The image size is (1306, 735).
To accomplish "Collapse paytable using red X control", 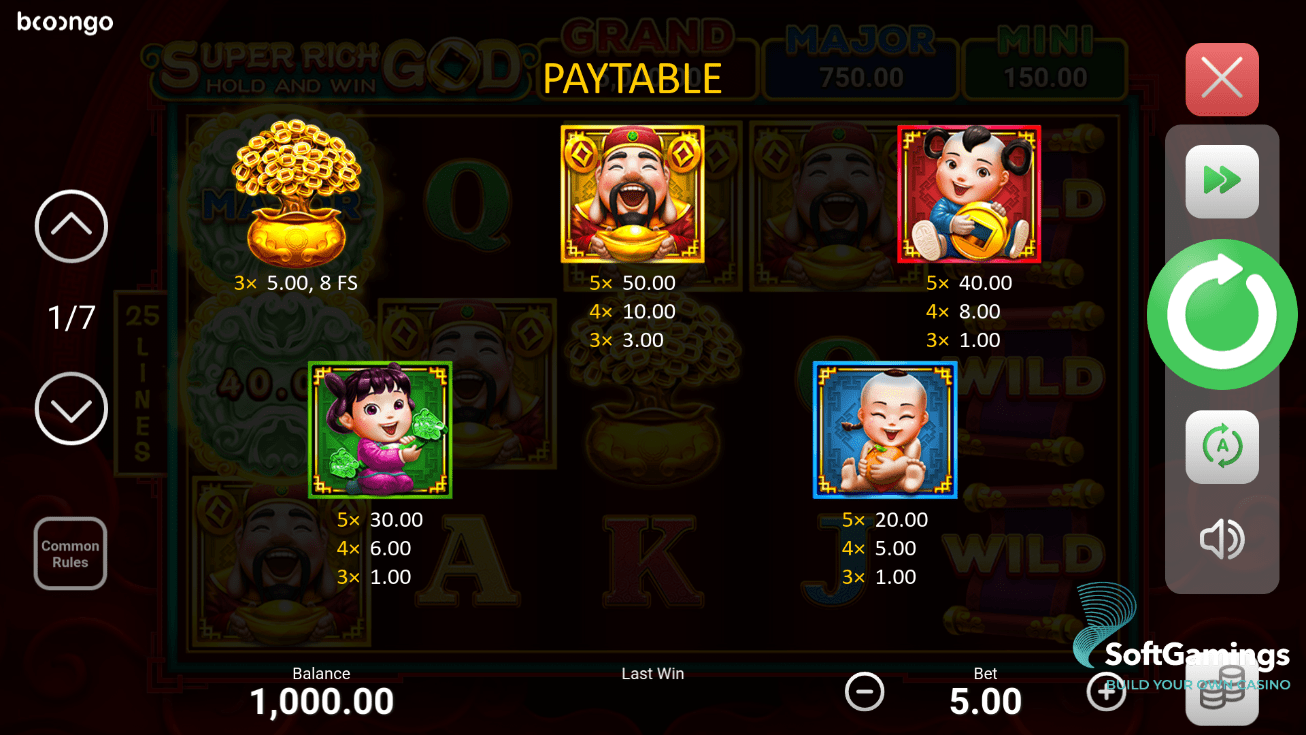I will click(x=1221, y=79).
